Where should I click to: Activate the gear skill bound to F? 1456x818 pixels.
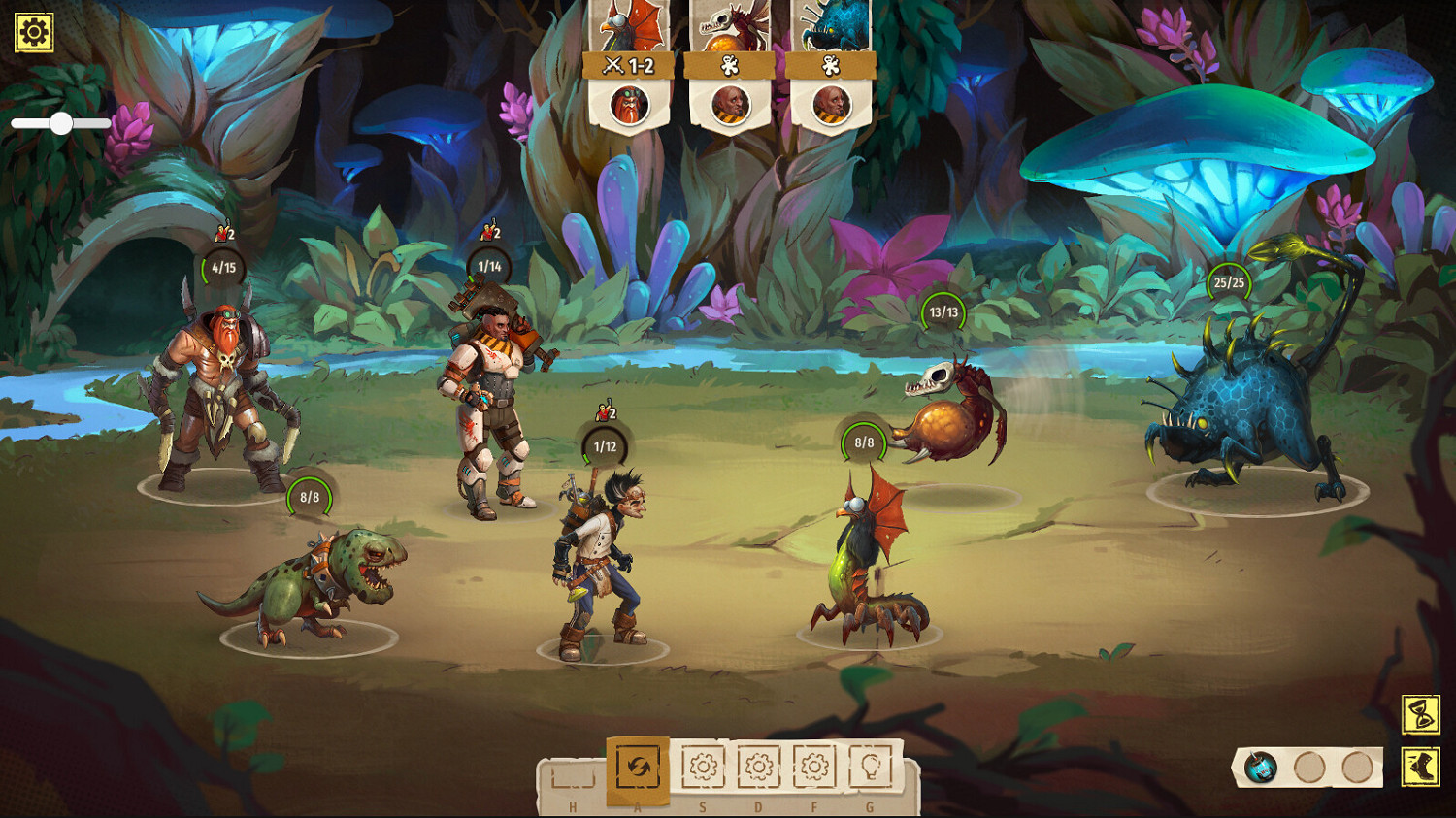[x=813, y=766]
